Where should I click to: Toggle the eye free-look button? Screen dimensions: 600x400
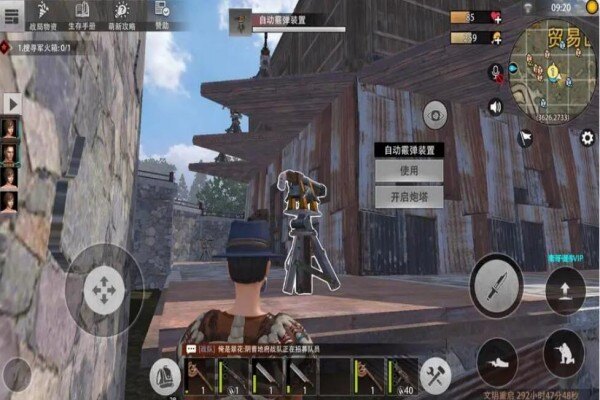point(434,114)
